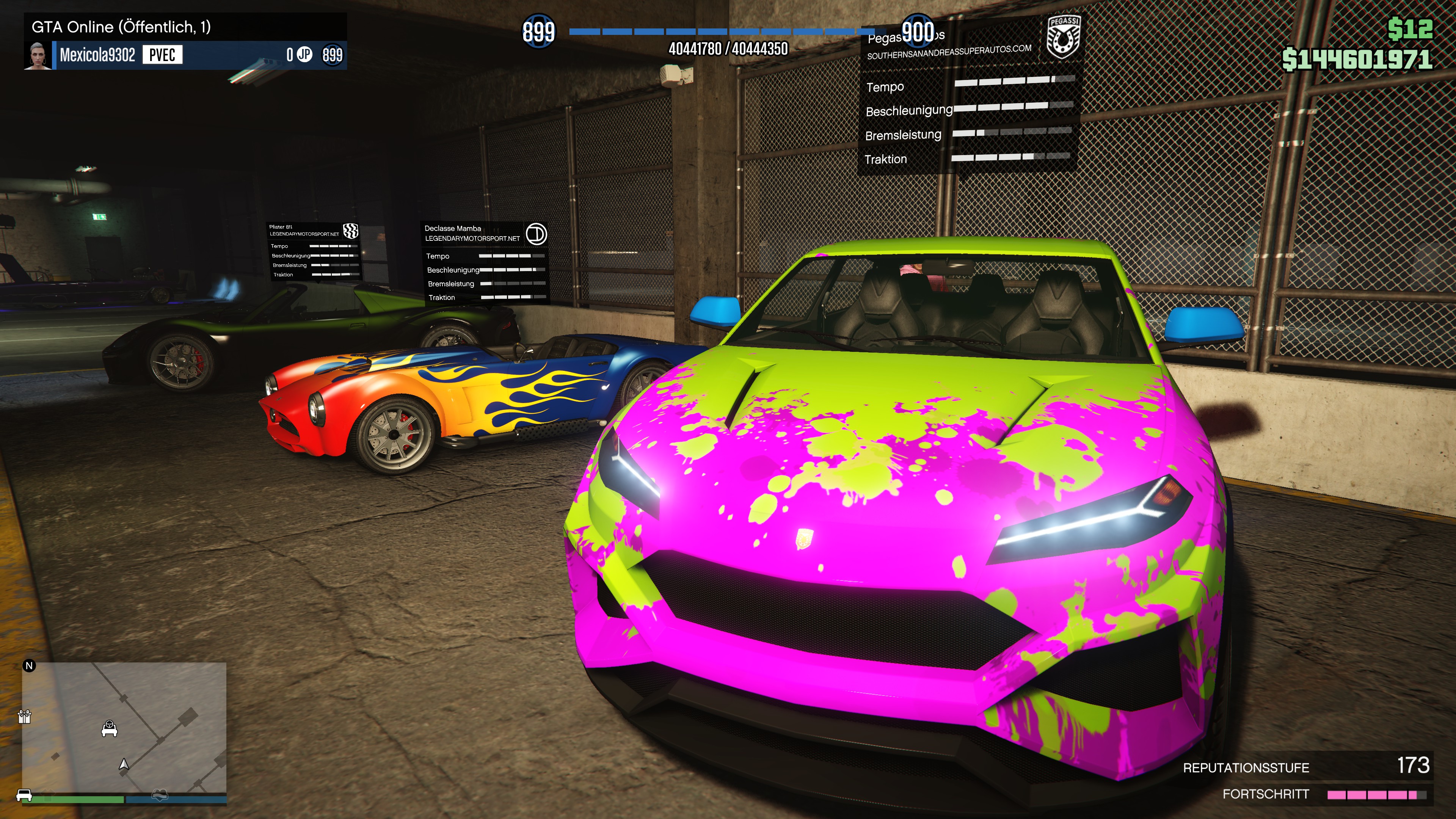Click the Pegassi shield logo

pyautogui.click(x=1062, y=37)
